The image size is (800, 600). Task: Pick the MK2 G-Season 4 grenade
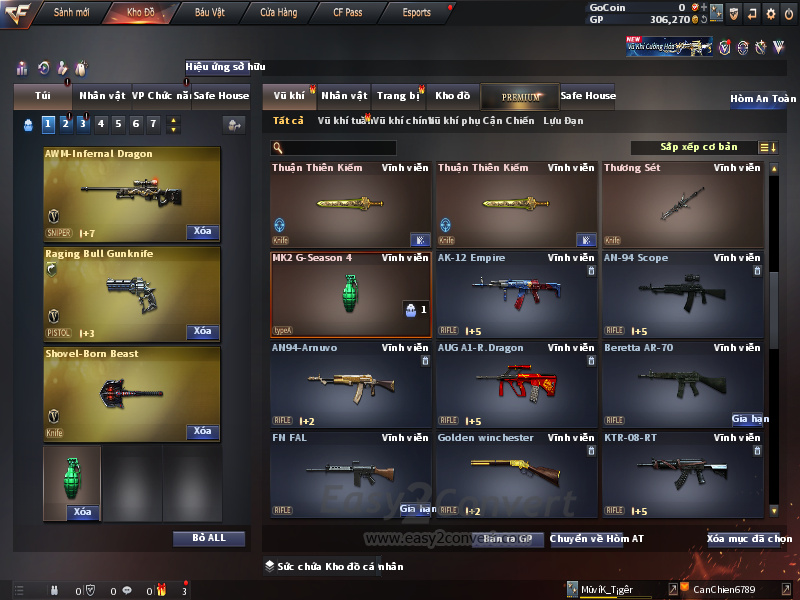(351, 294)
